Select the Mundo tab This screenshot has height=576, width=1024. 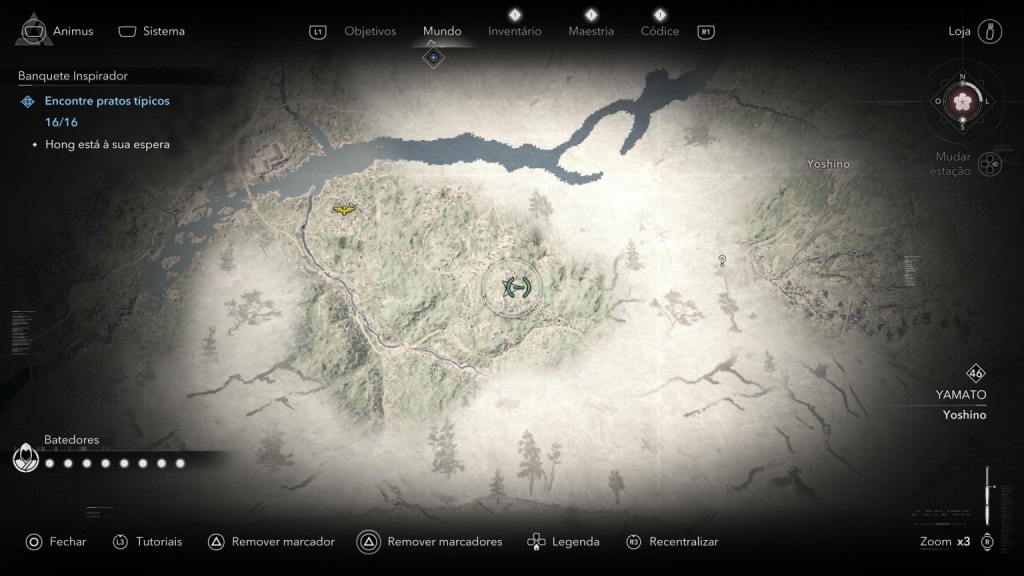(x=442, y=31)
